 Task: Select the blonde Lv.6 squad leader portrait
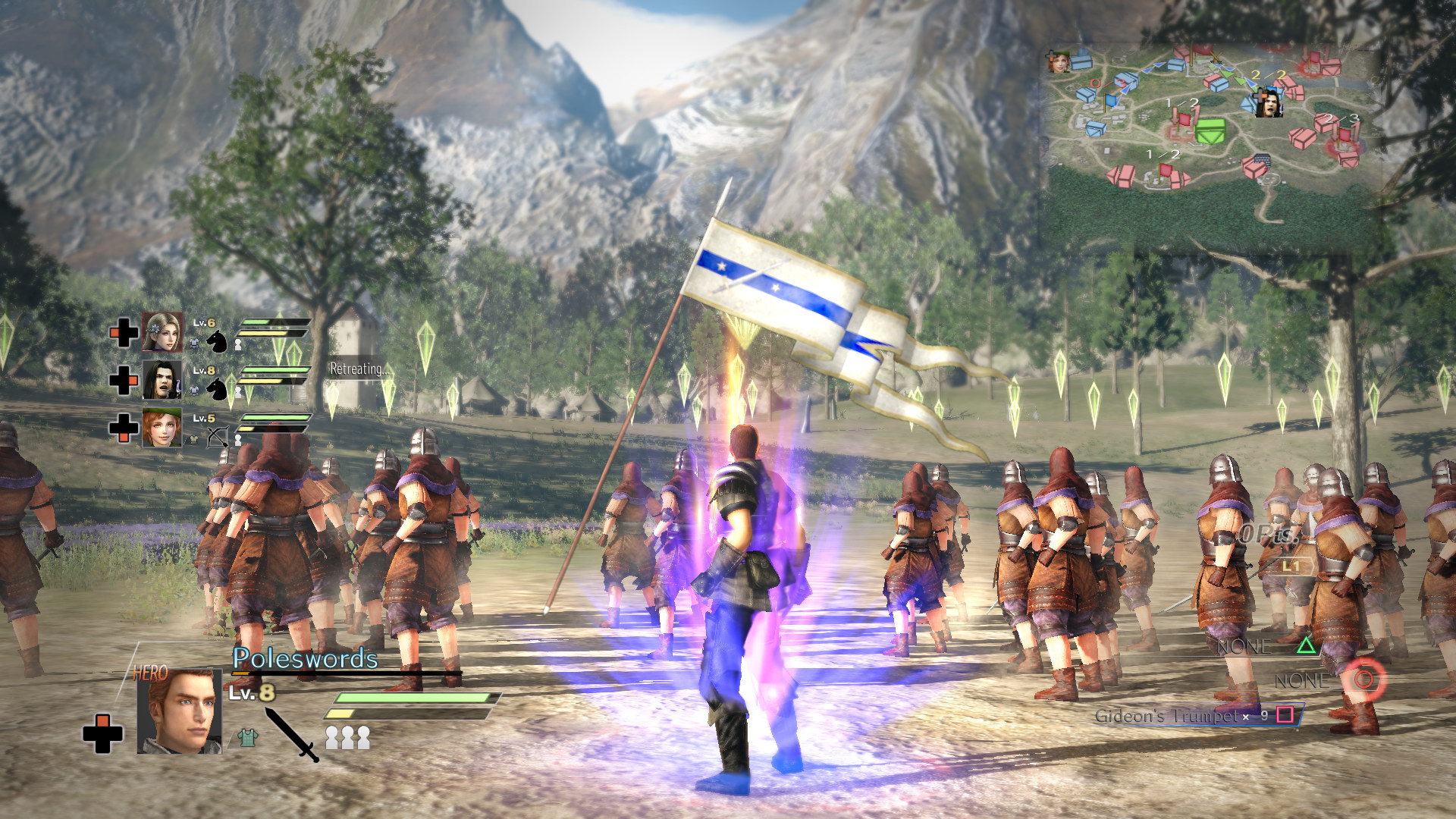pyautogui.click(x=162, y=332)
